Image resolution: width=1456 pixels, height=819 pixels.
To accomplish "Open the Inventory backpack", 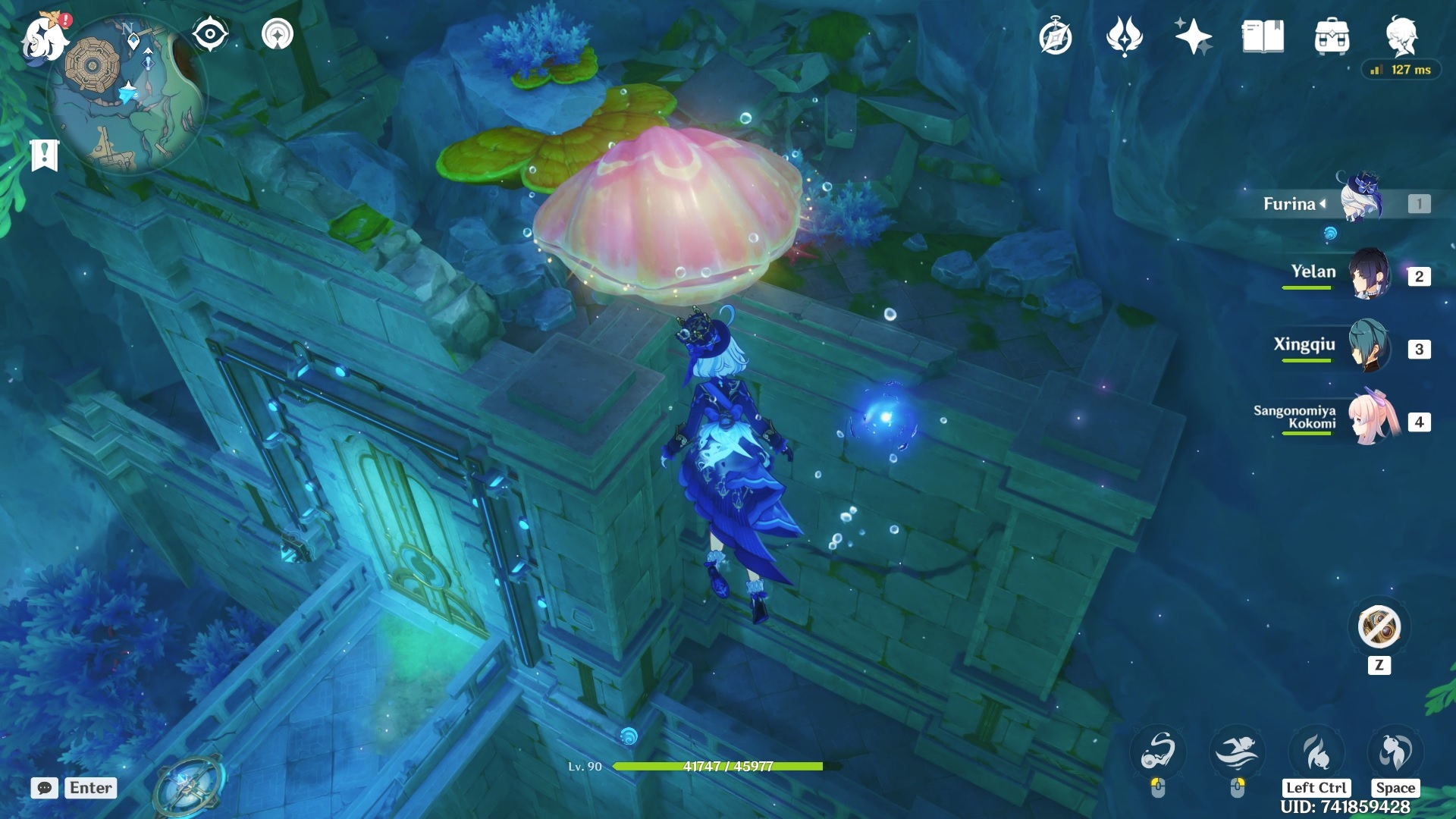I will (x=1332, y=36).
